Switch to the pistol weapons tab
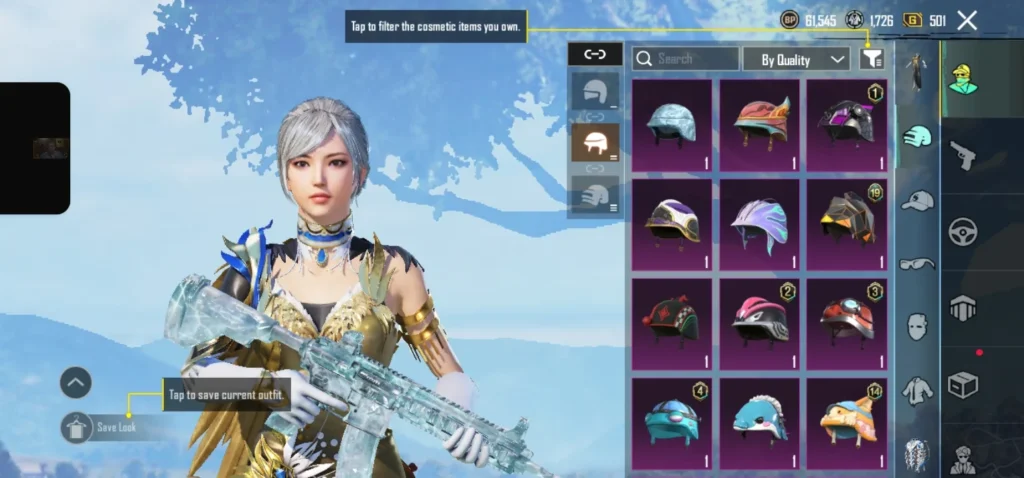The image size is (1024, 478). pyautogui.click(x=963, y=155)
